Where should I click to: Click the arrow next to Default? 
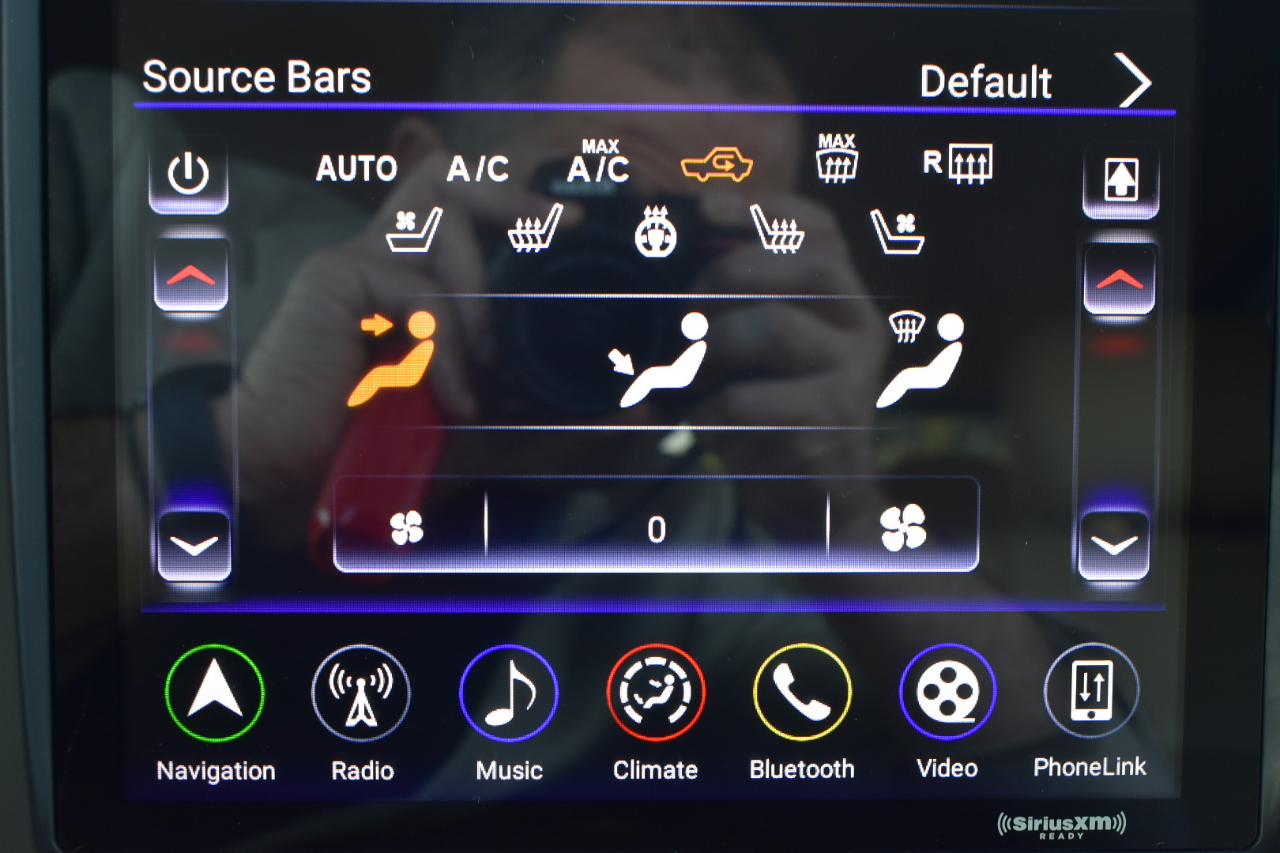(x=1134, y=82)
